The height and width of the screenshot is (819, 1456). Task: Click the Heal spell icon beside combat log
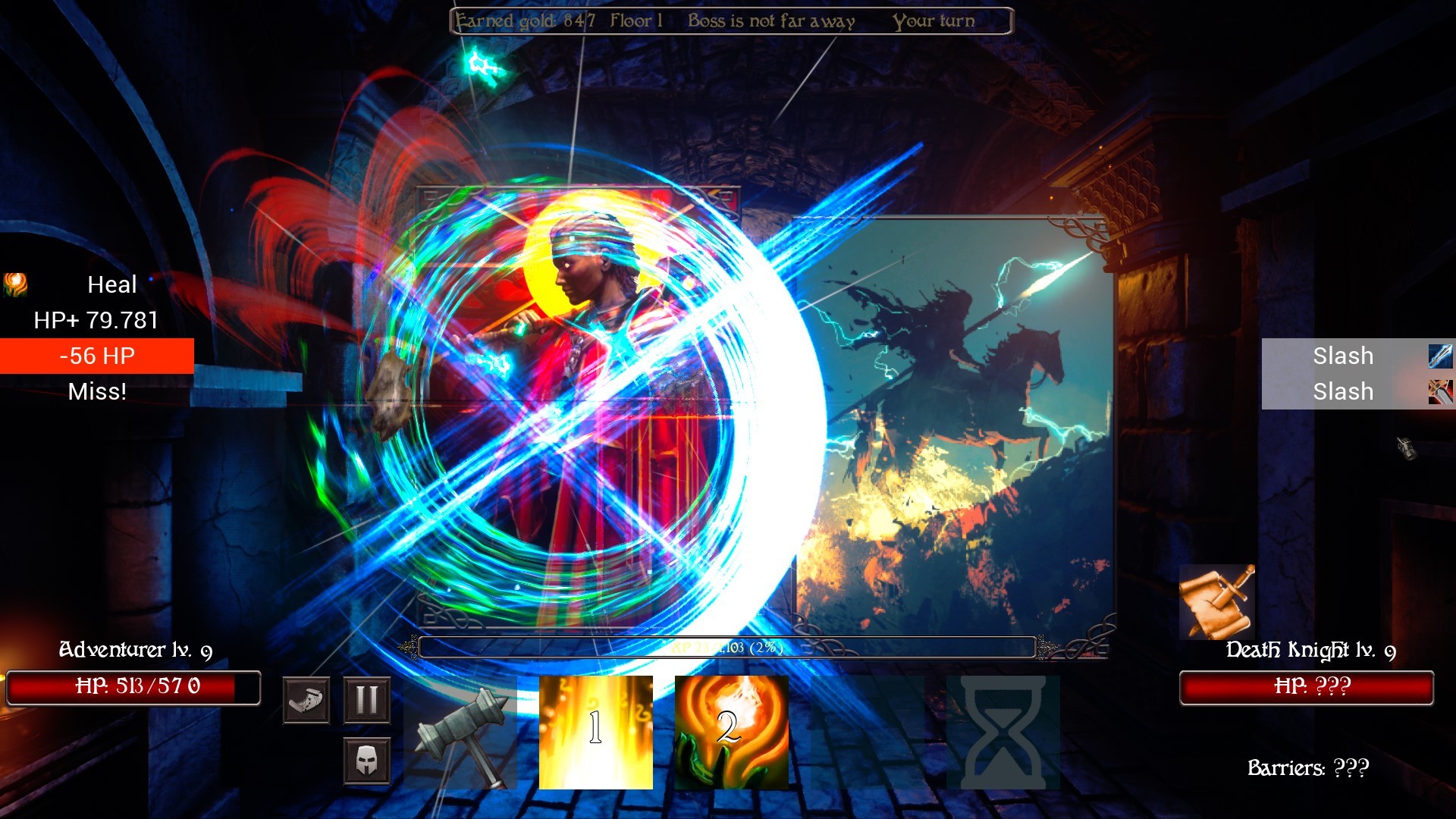(14, 284)
